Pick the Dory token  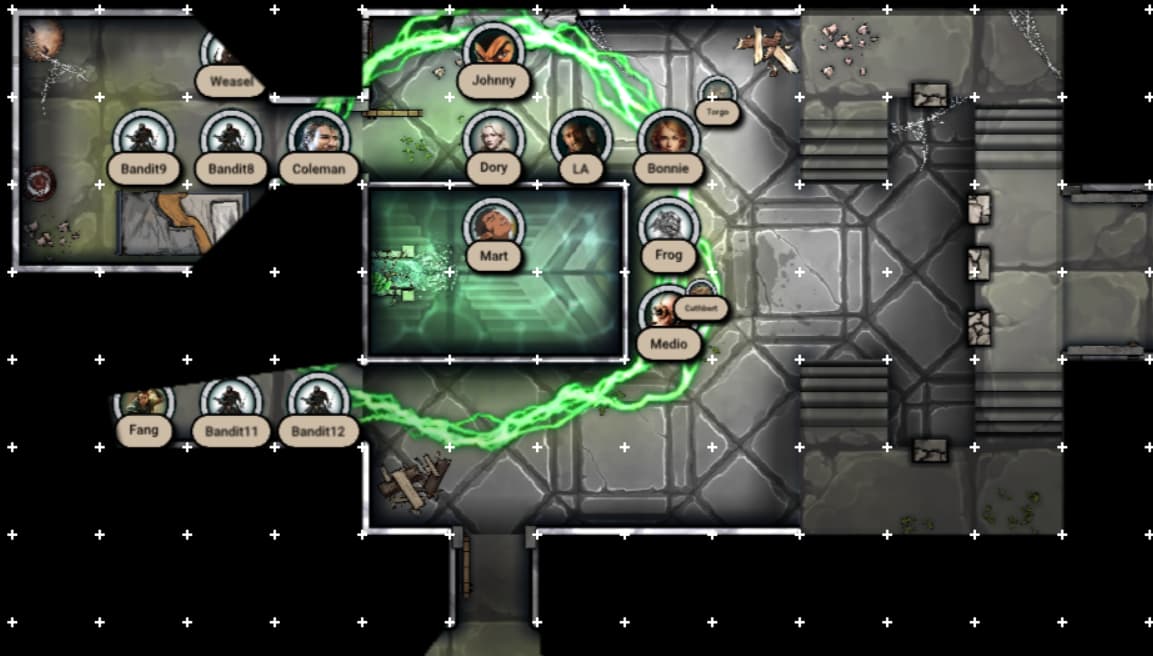(x=493, y=138)
